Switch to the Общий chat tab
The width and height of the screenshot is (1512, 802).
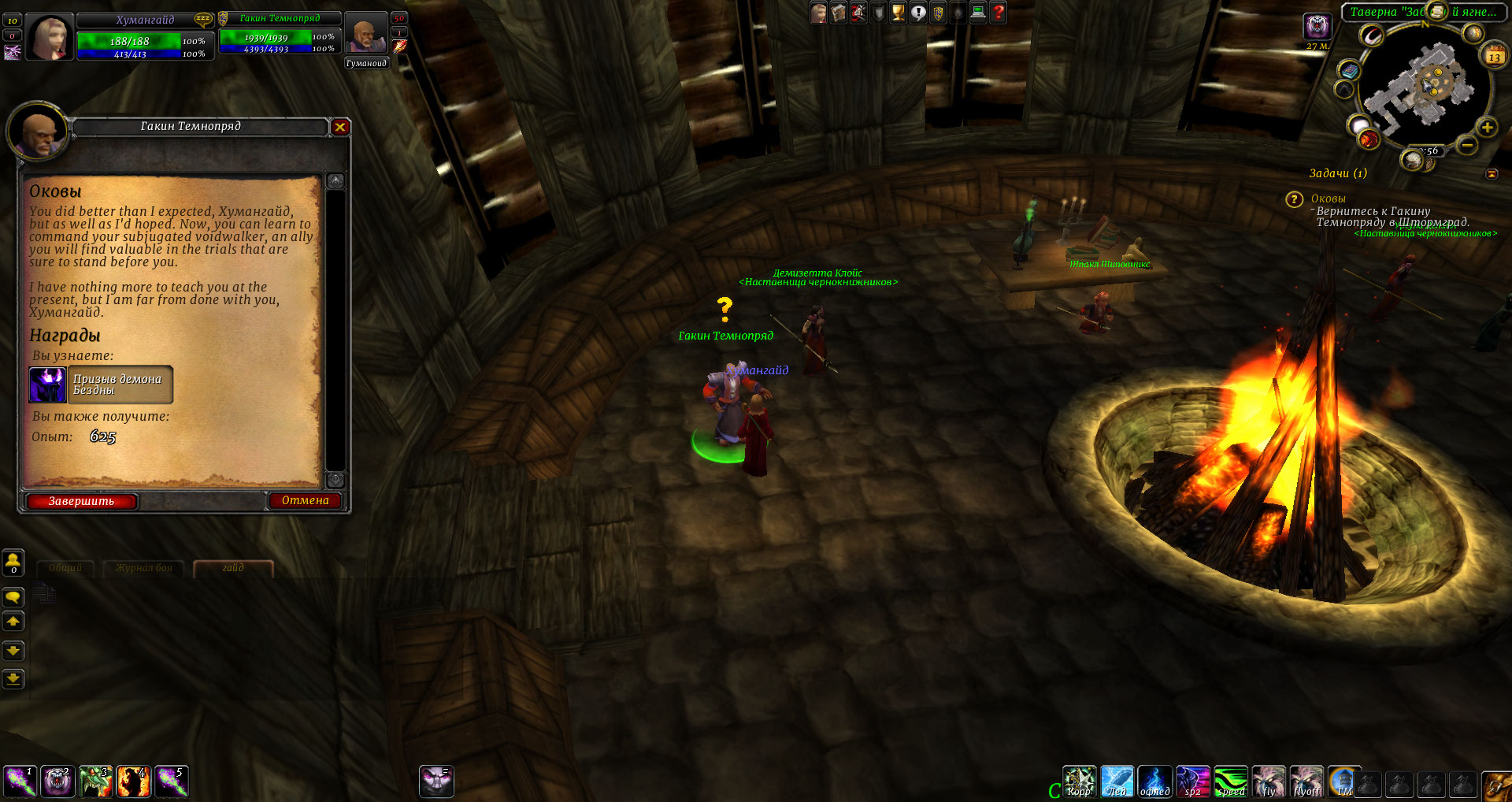point(65,568)
